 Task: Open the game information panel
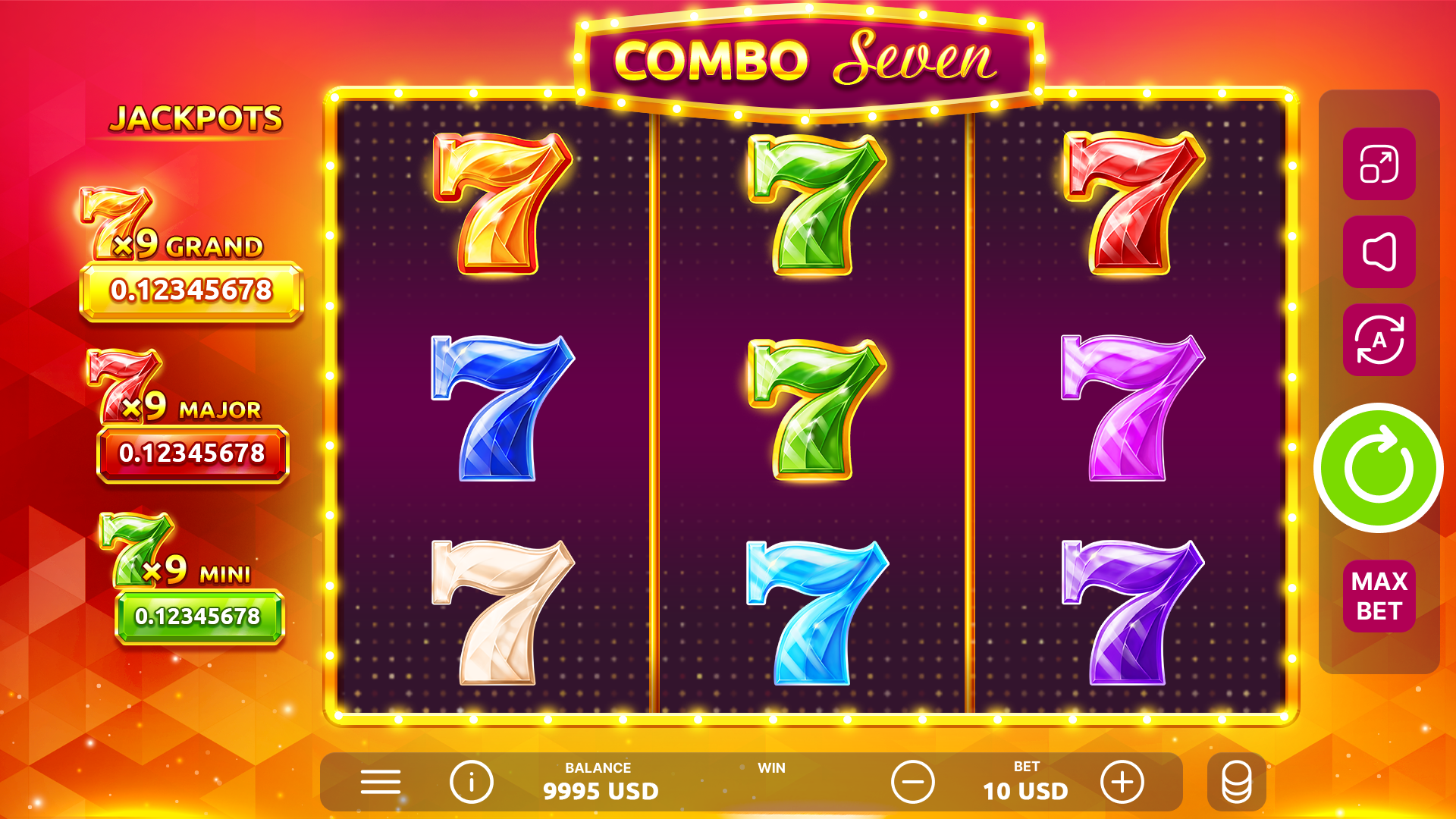click(x=470, y=783)
